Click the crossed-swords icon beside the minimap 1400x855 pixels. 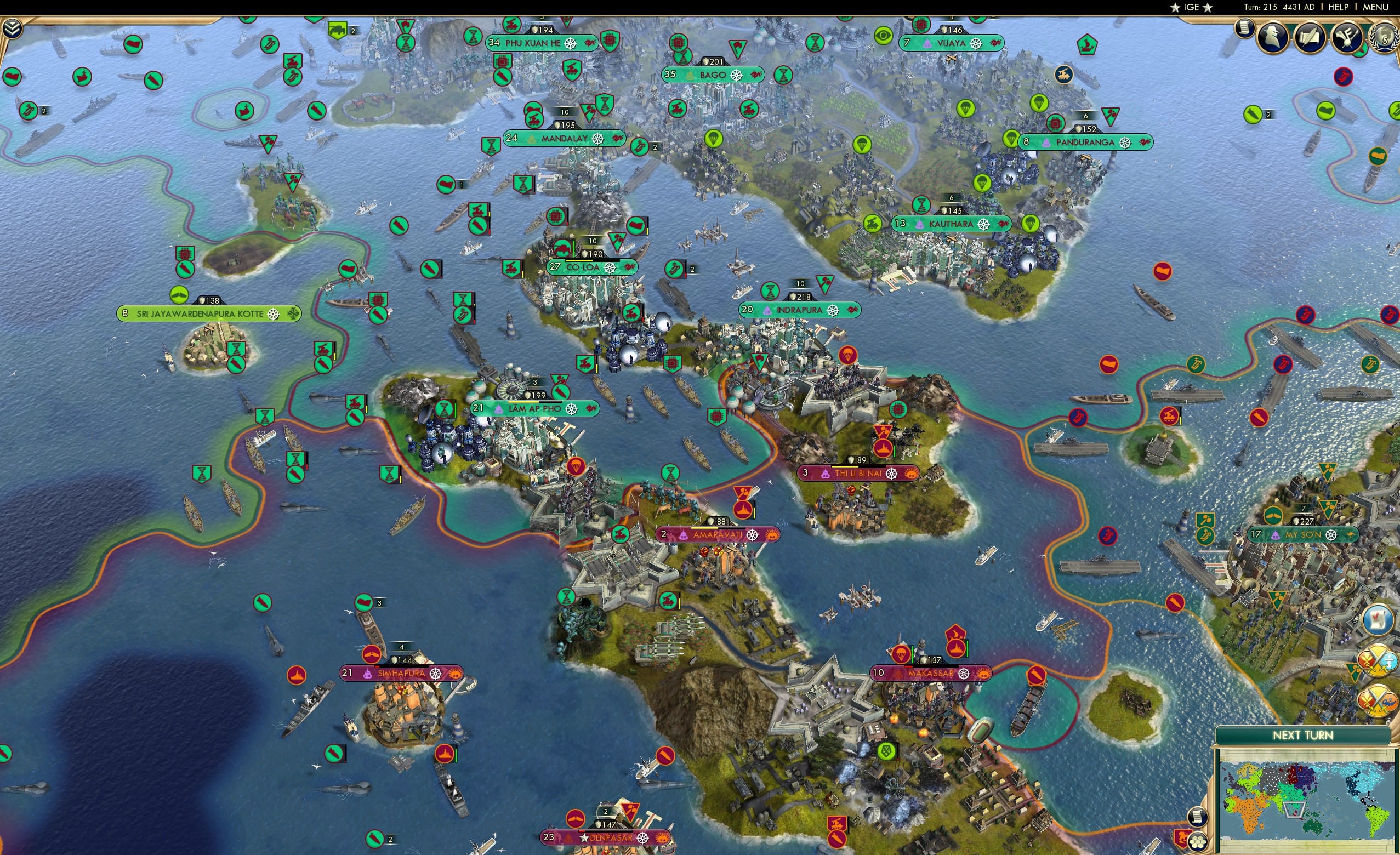pyautogui.click(x=1378, y=660)
